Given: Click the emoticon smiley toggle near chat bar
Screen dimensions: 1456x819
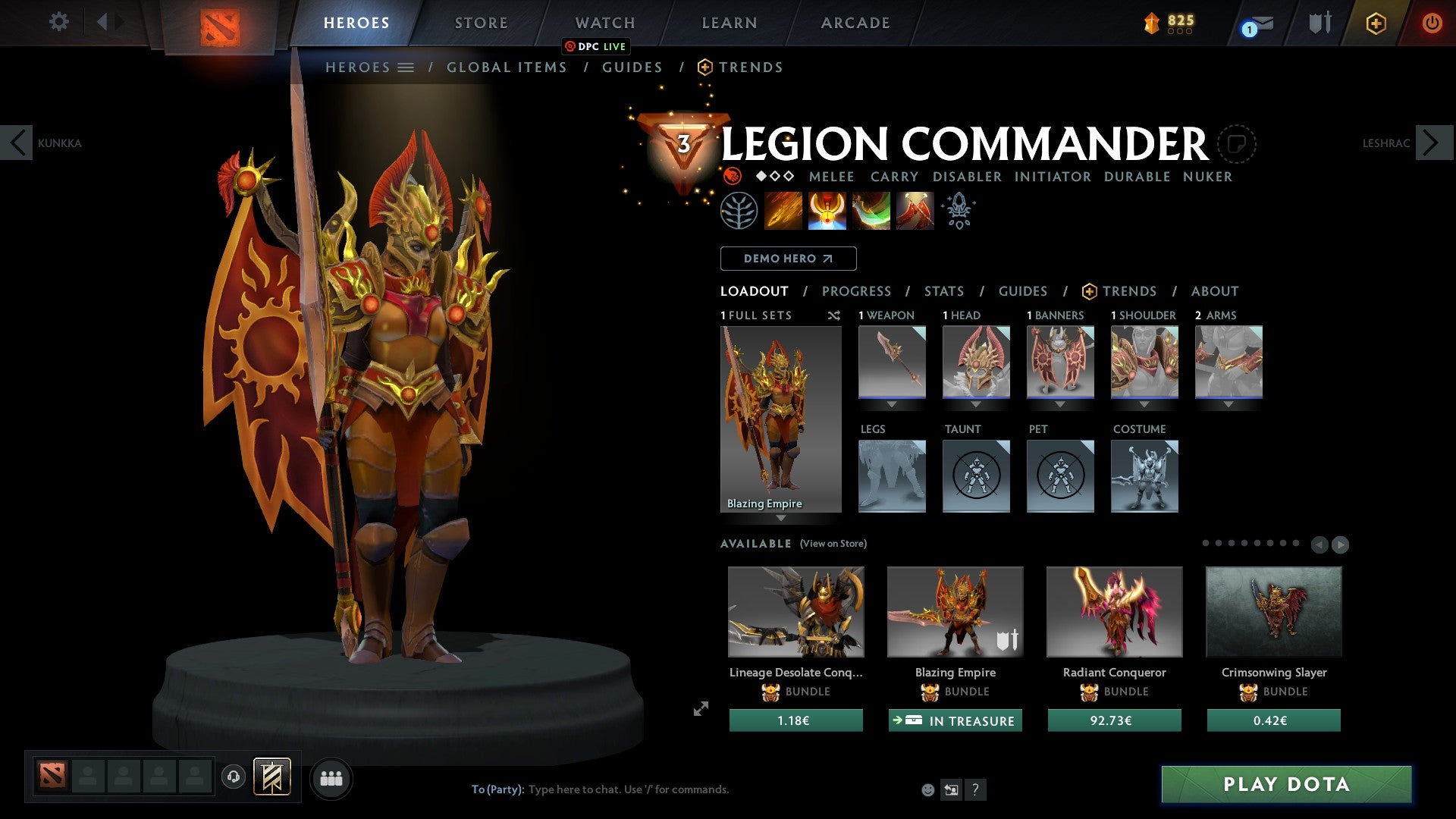Looking at the screenshot, I should pos(927,789).
